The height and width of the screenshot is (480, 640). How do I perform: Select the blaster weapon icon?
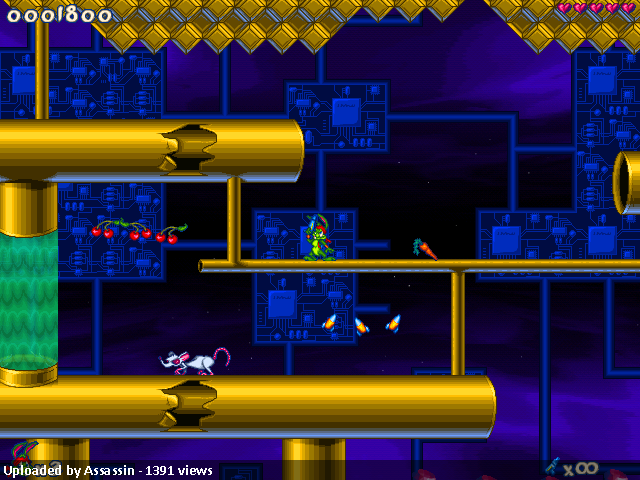click(553, 466)
